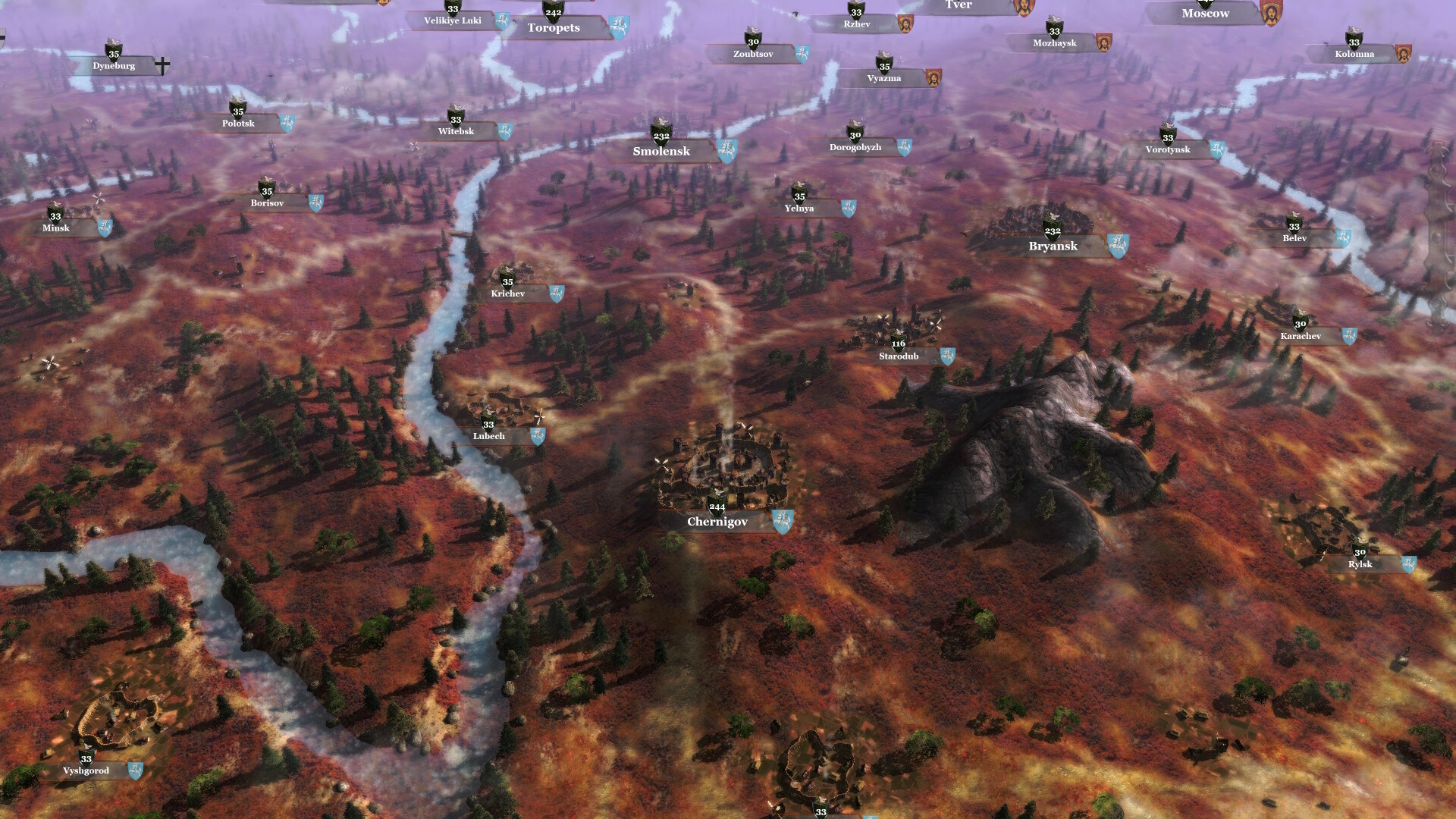
Task: Click the garrison shield showing 242 above Toropets
Action: click(x=554, y=11)
